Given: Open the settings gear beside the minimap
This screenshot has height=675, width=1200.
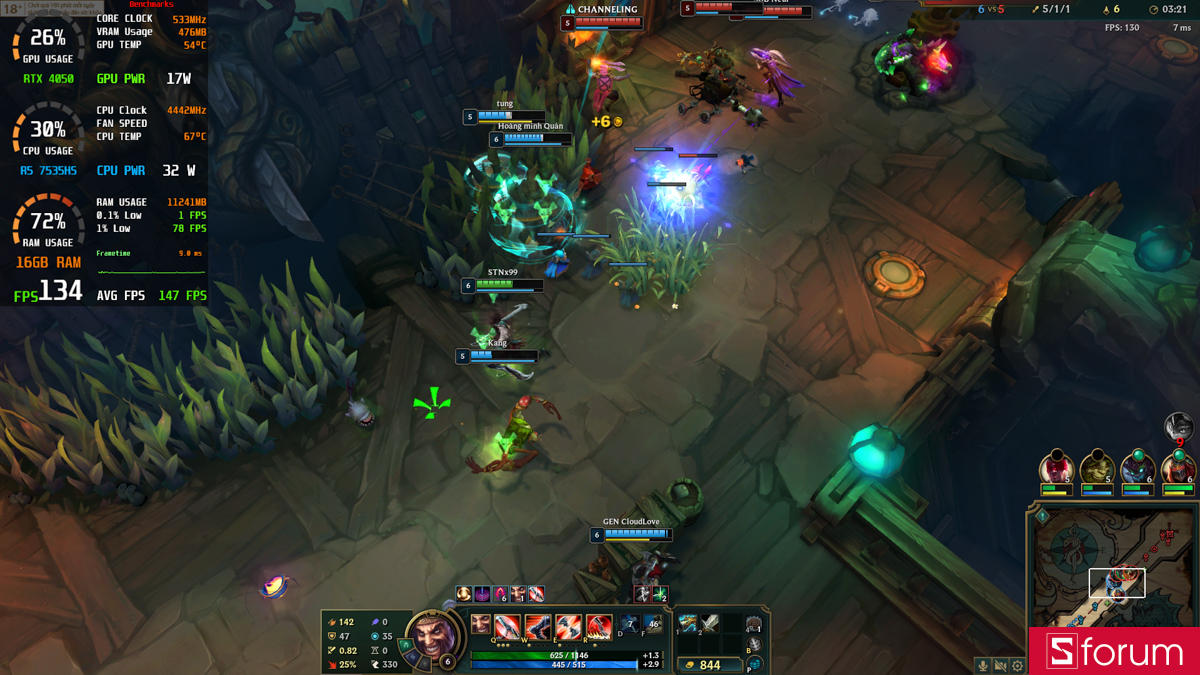Looking at the screenshot, I should coord(1017,665).
